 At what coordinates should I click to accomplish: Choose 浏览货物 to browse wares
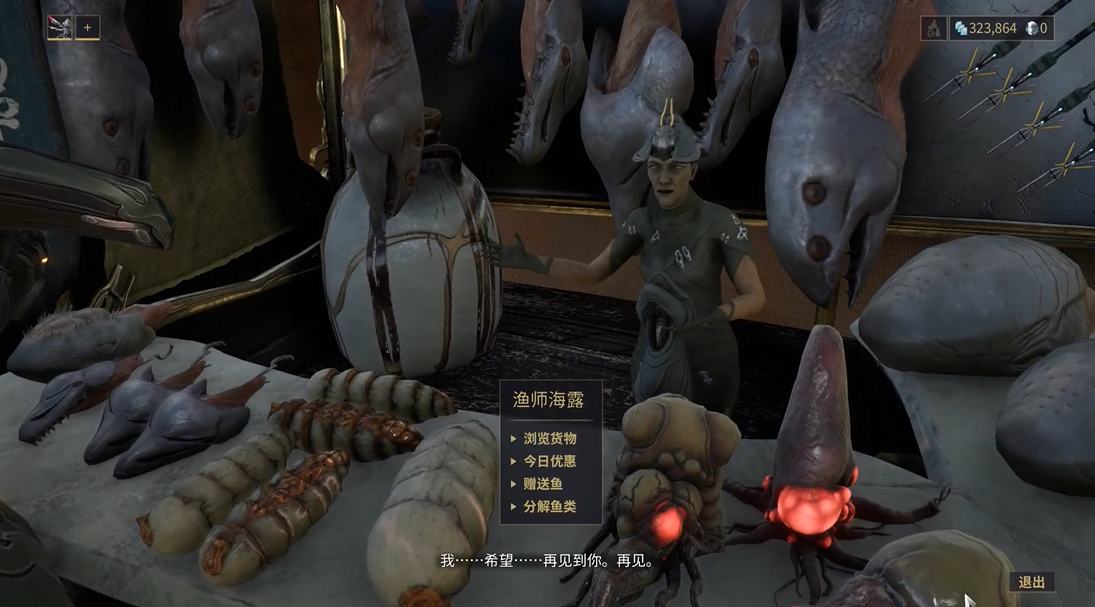tap(550, 438)
